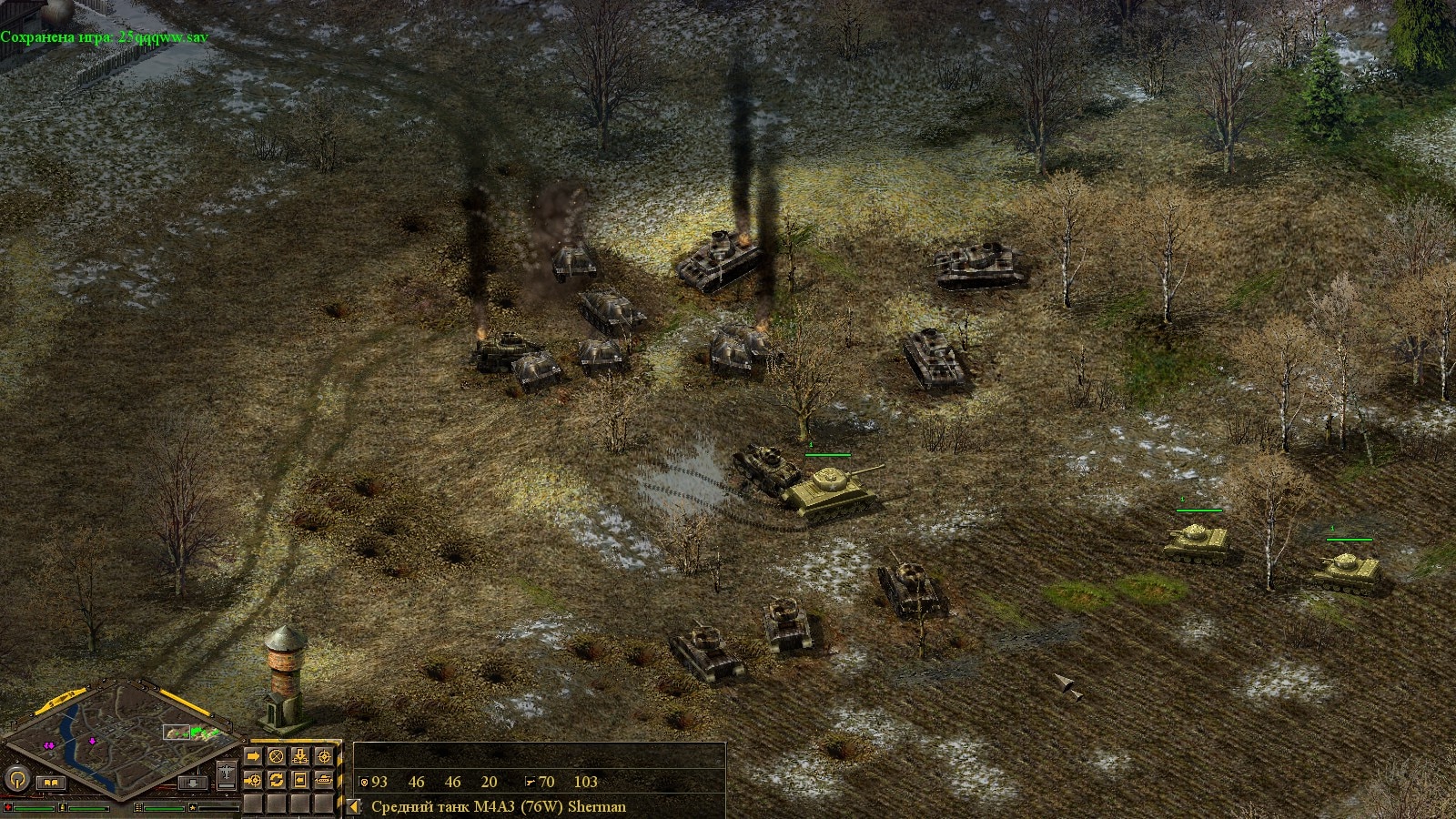Image resolution: width=1456 pixels, height=819 pixels.
Task: Select the entrench command with the down arrow
Action: coord(300,756)
